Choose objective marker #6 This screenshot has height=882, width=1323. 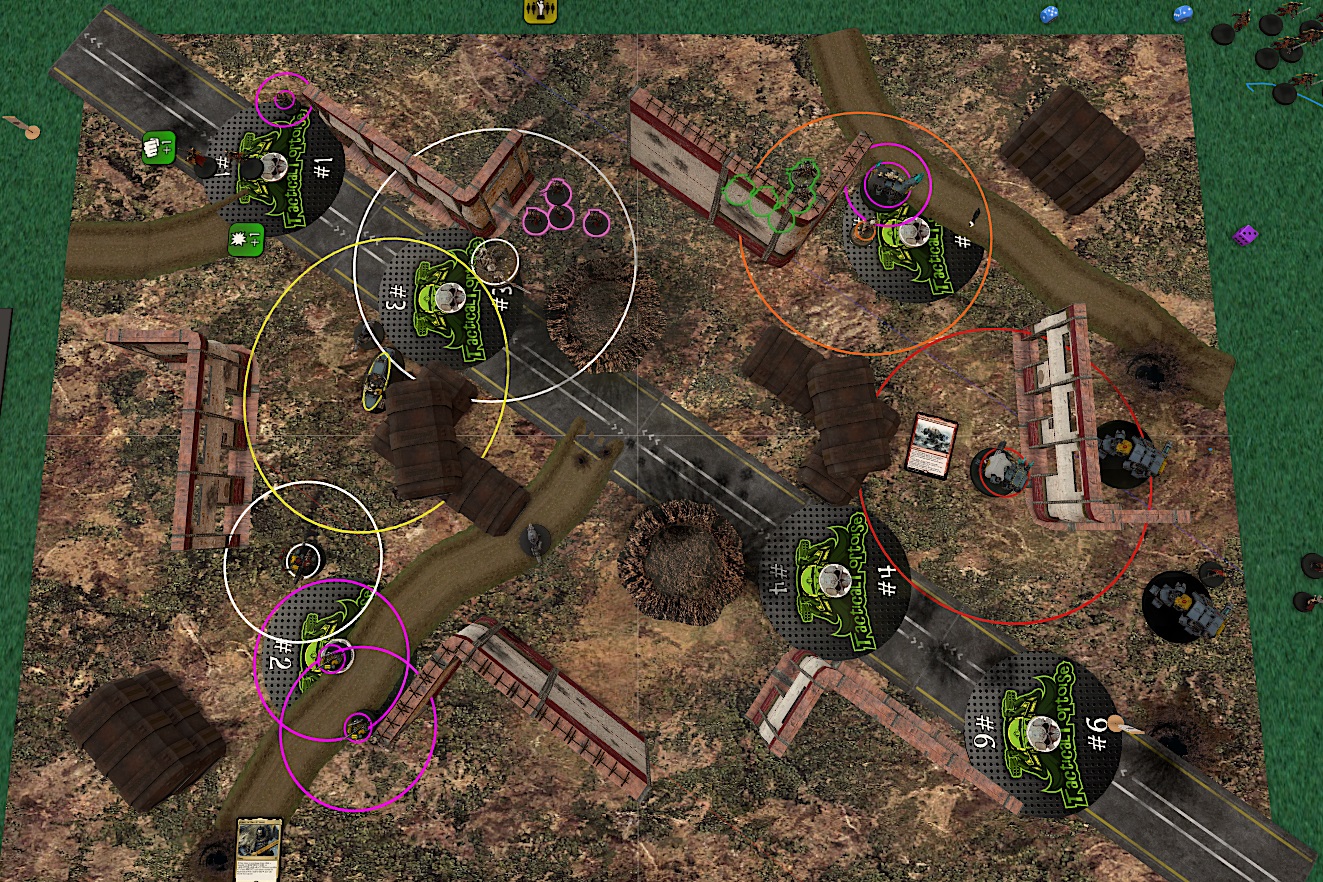[x=1041, y=732]
